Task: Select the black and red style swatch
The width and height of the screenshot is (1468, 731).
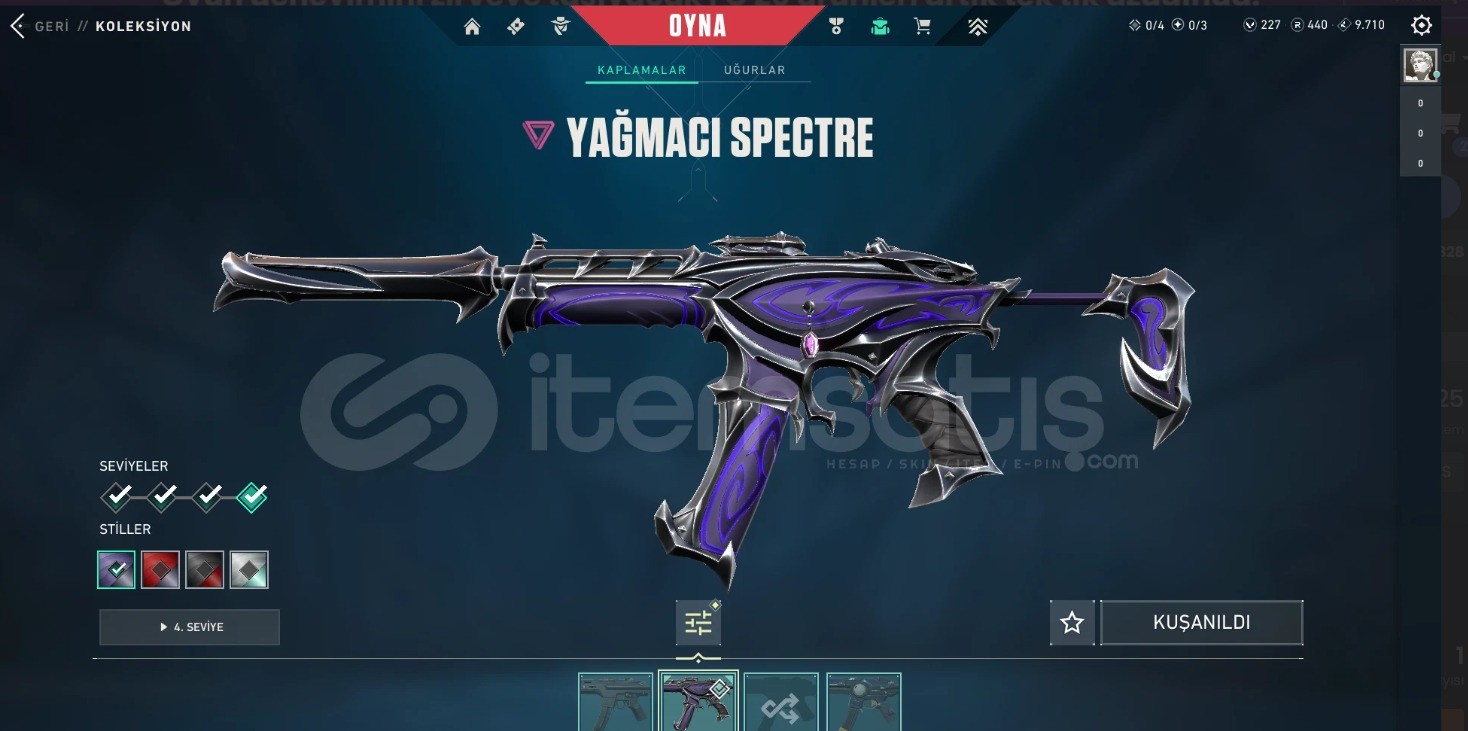Action: [205, 570]
